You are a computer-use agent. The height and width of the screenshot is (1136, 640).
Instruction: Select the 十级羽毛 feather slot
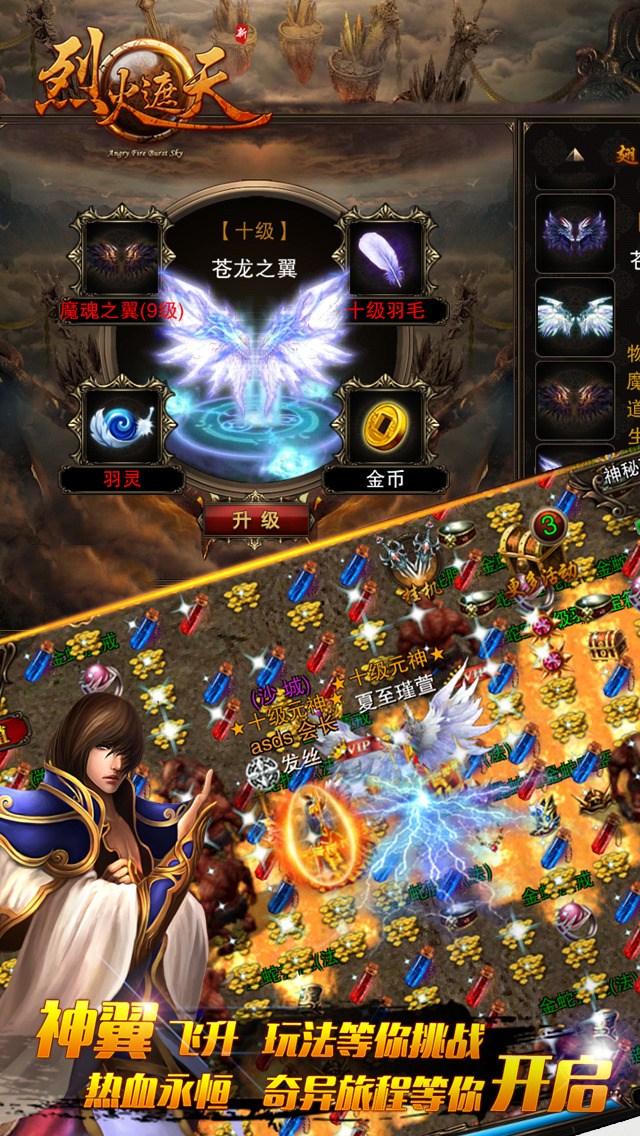pyautogui.click(x=386, y=256)
